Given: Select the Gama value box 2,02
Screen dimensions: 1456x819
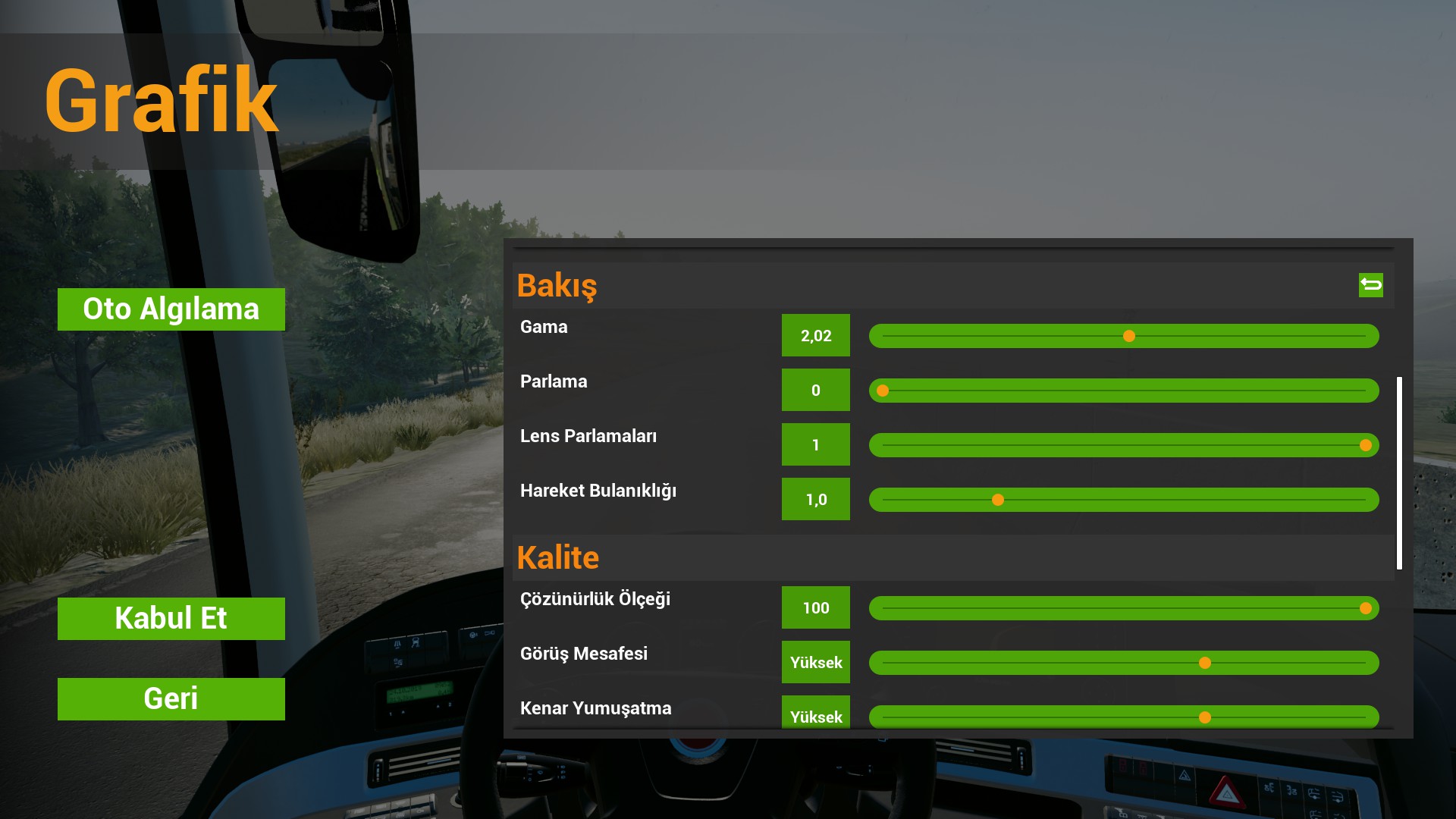Looking at the screenshot, I should click(x=816, y=335).
